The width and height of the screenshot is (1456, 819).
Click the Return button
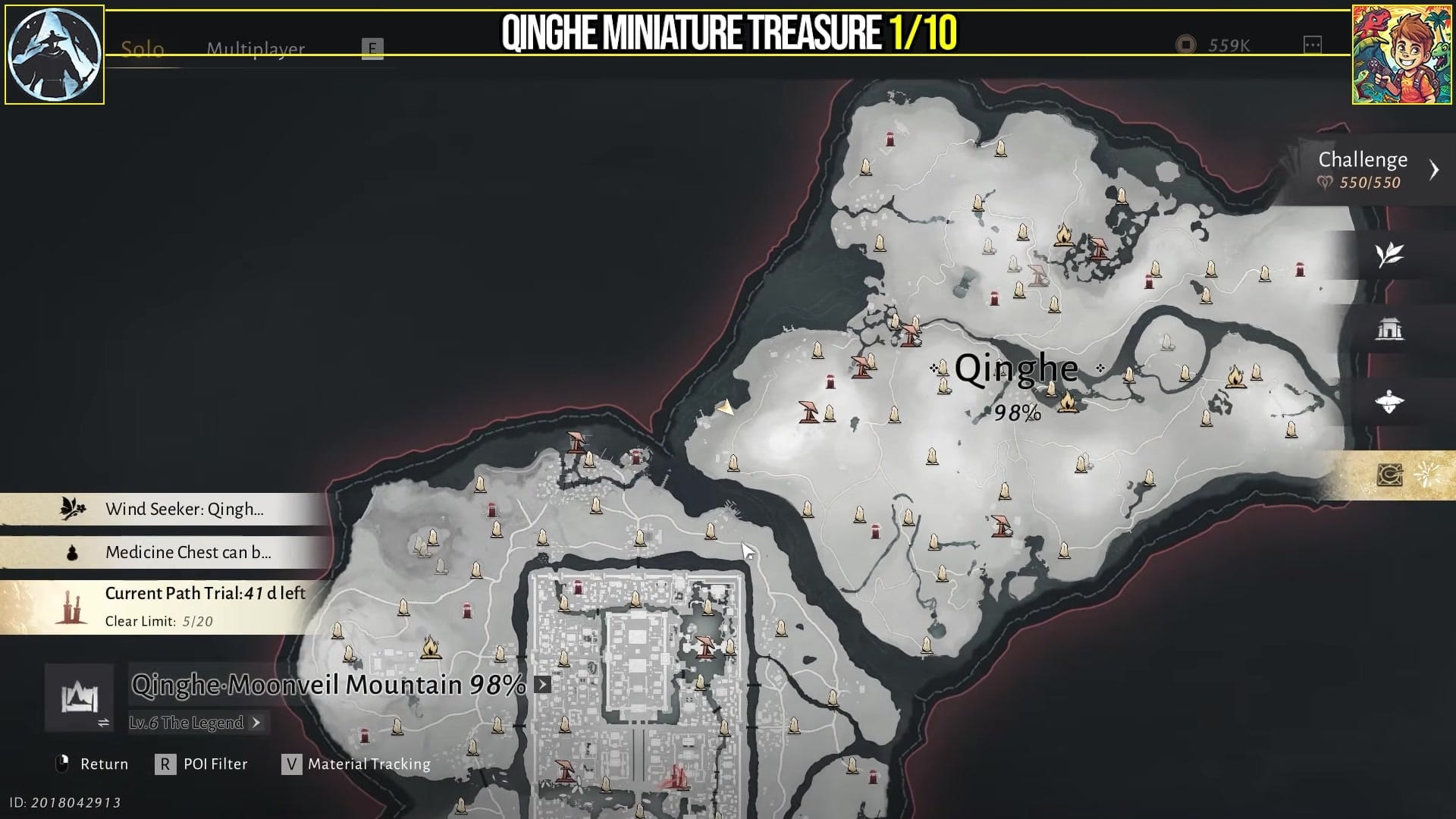[x=103, y=764]
